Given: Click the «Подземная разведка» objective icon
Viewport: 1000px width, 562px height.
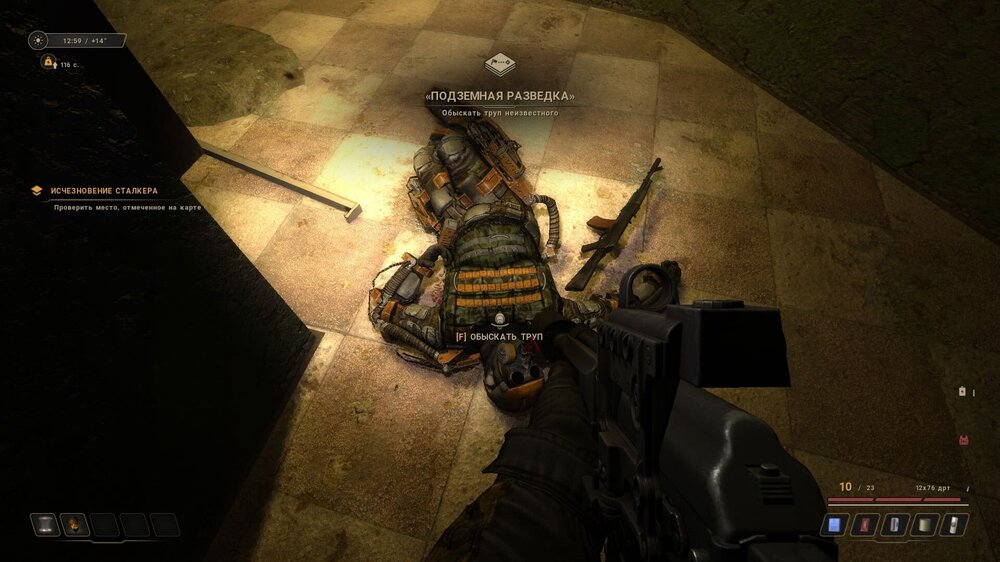Looking at the screenshot, I should point(500,65).
